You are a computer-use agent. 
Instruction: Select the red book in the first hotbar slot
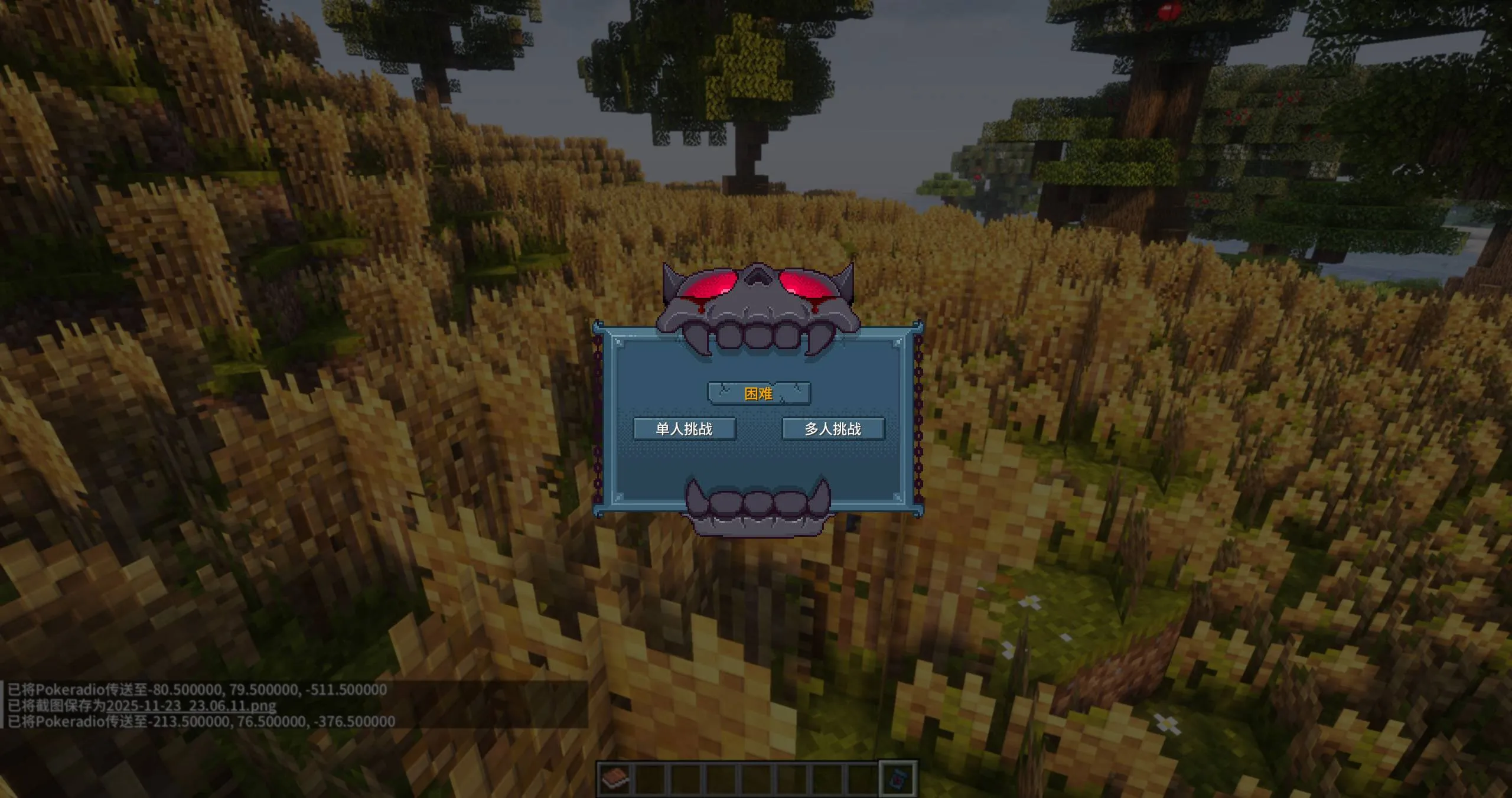point(616,777)
